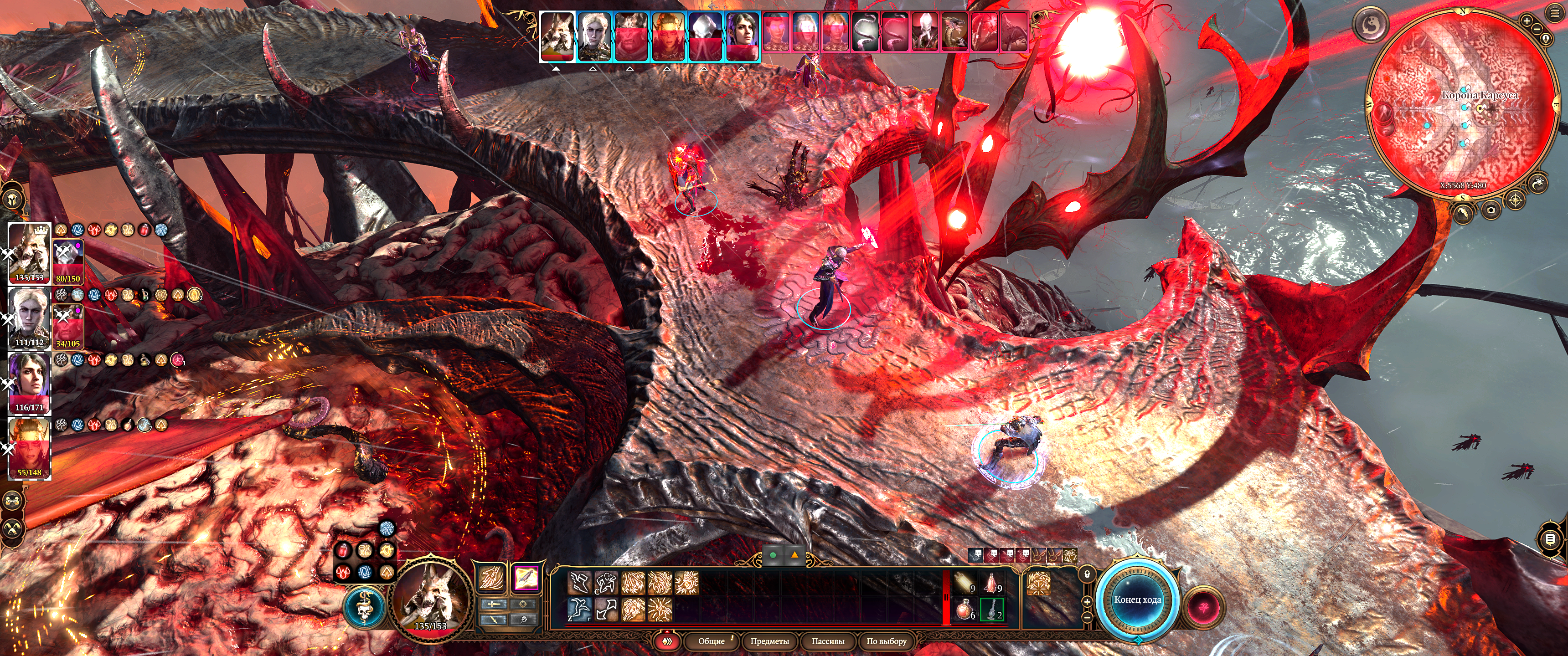
Task: Switch to the Общие hotbar tab
Action: (711, 641)
